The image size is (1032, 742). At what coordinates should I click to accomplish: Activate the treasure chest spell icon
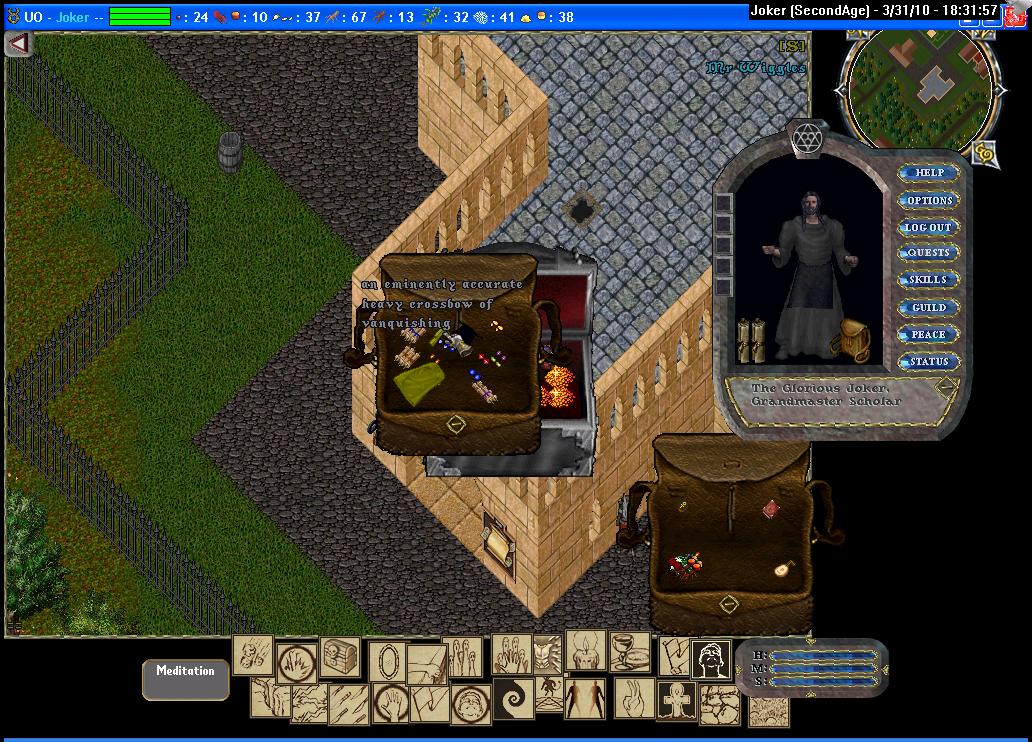pyautogui.click(x=340, y=656)
